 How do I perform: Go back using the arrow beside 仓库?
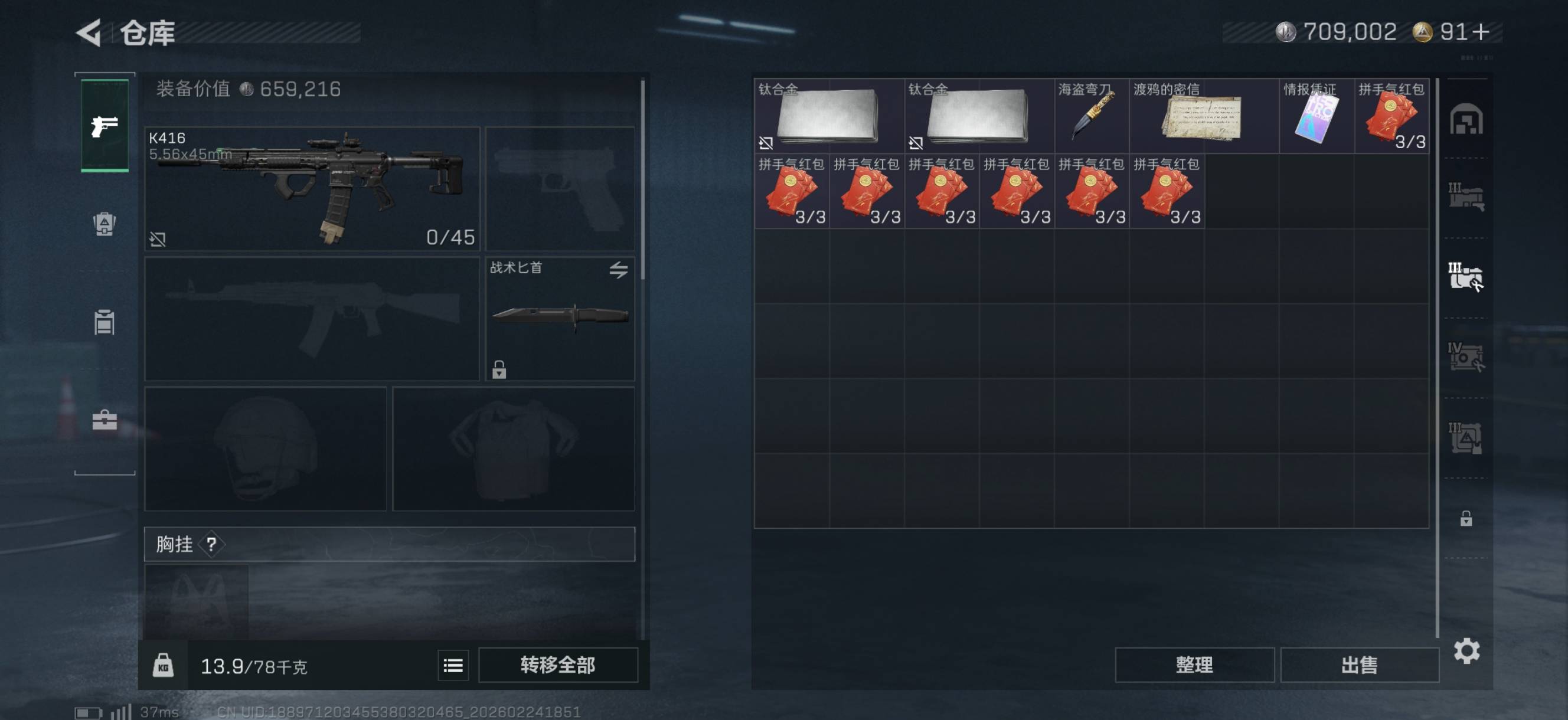[x=89, y=33]
